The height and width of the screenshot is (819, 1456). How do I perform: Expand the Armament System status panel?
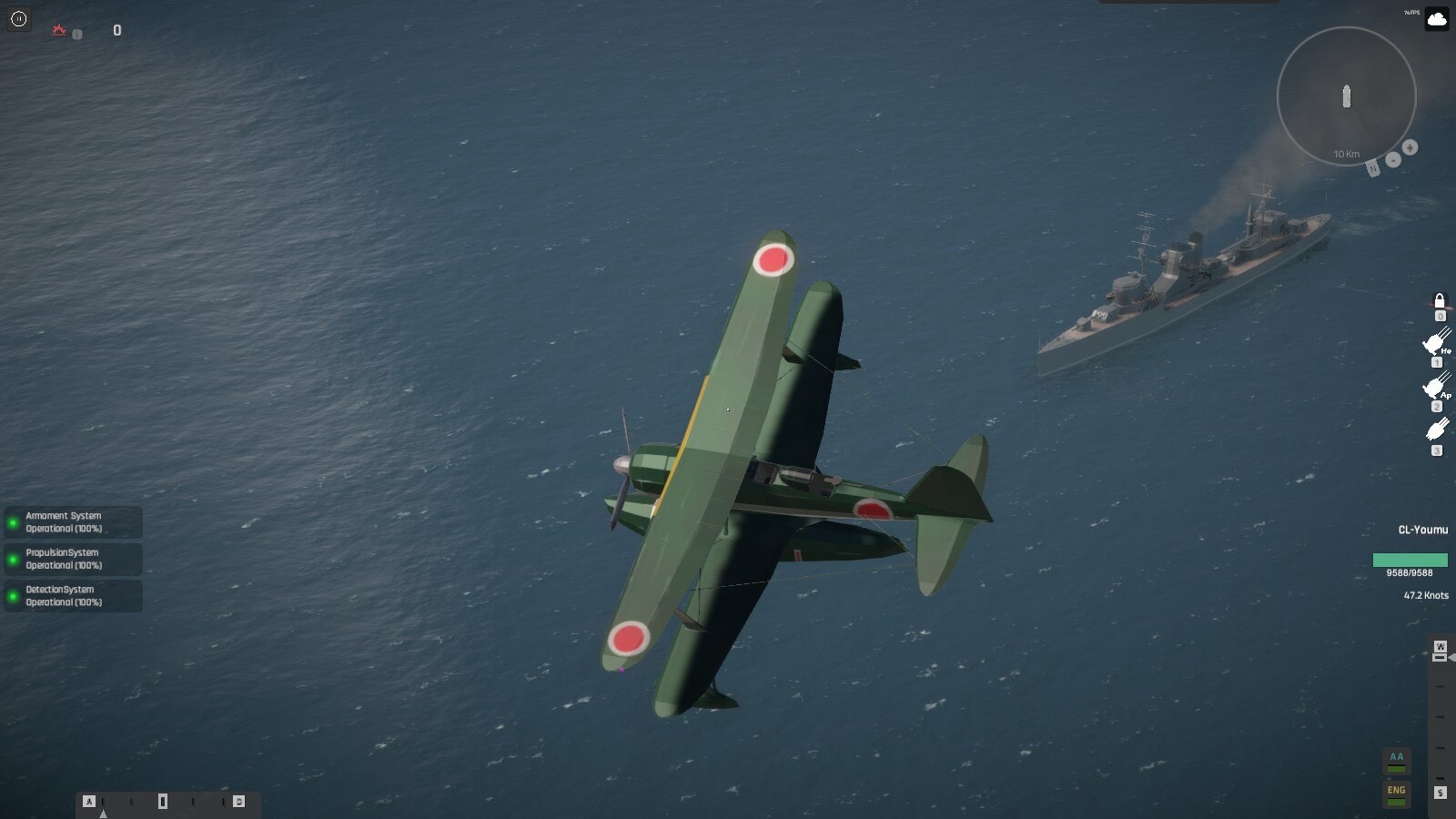[73, 521]
